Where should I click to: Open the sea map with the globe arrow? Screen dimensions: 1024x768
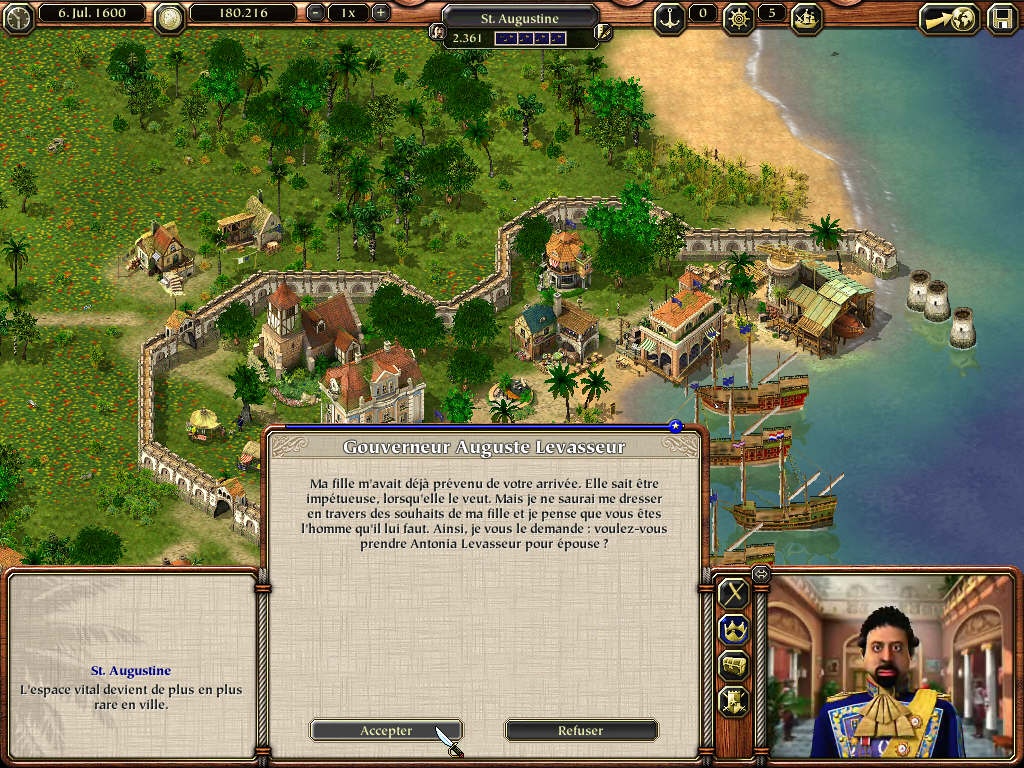click(948, 18)
